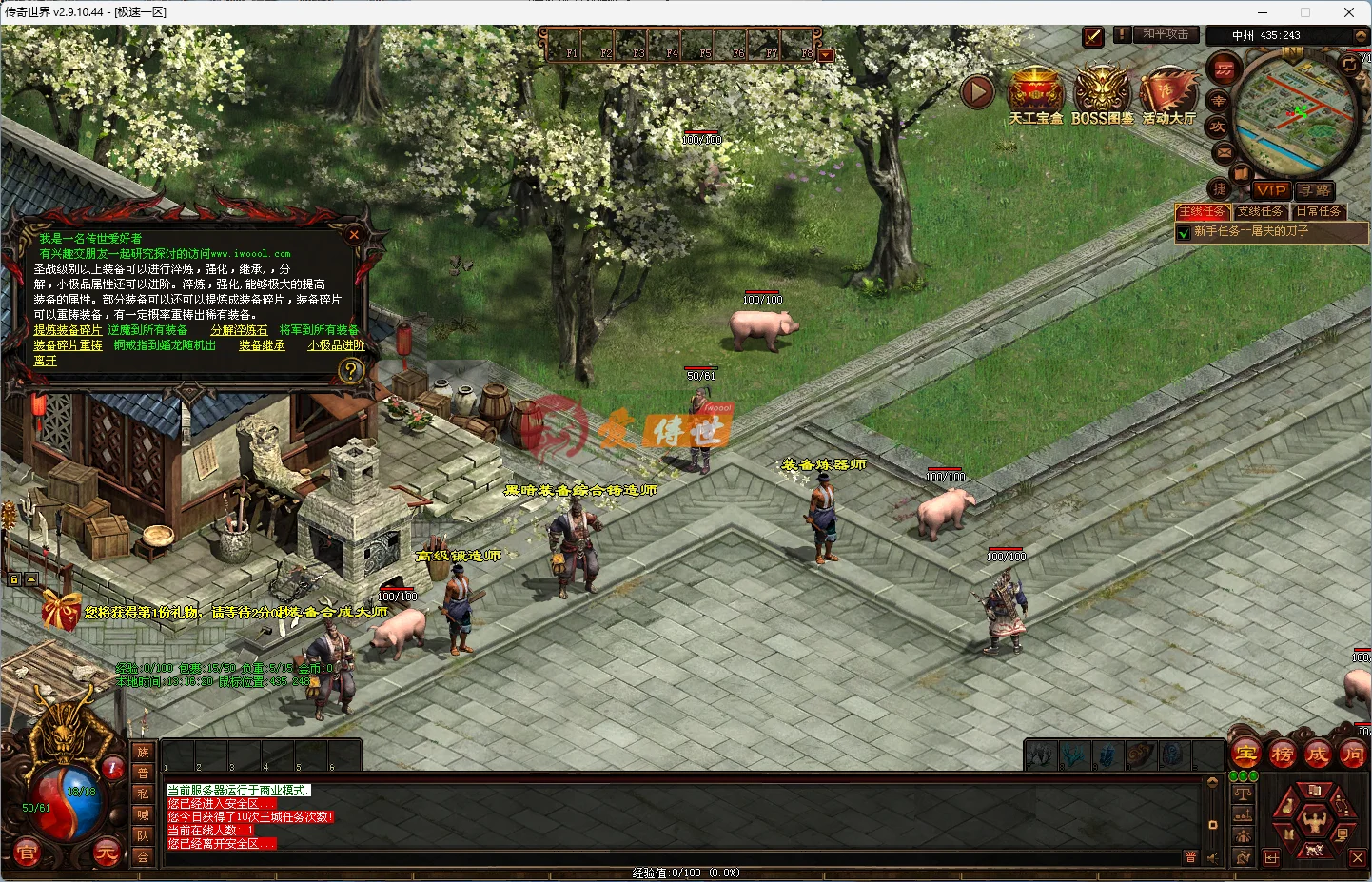Open the mail envelope icon beside minimap
The width and height of the screenshot is (1372, 882).
(1223, 152)
